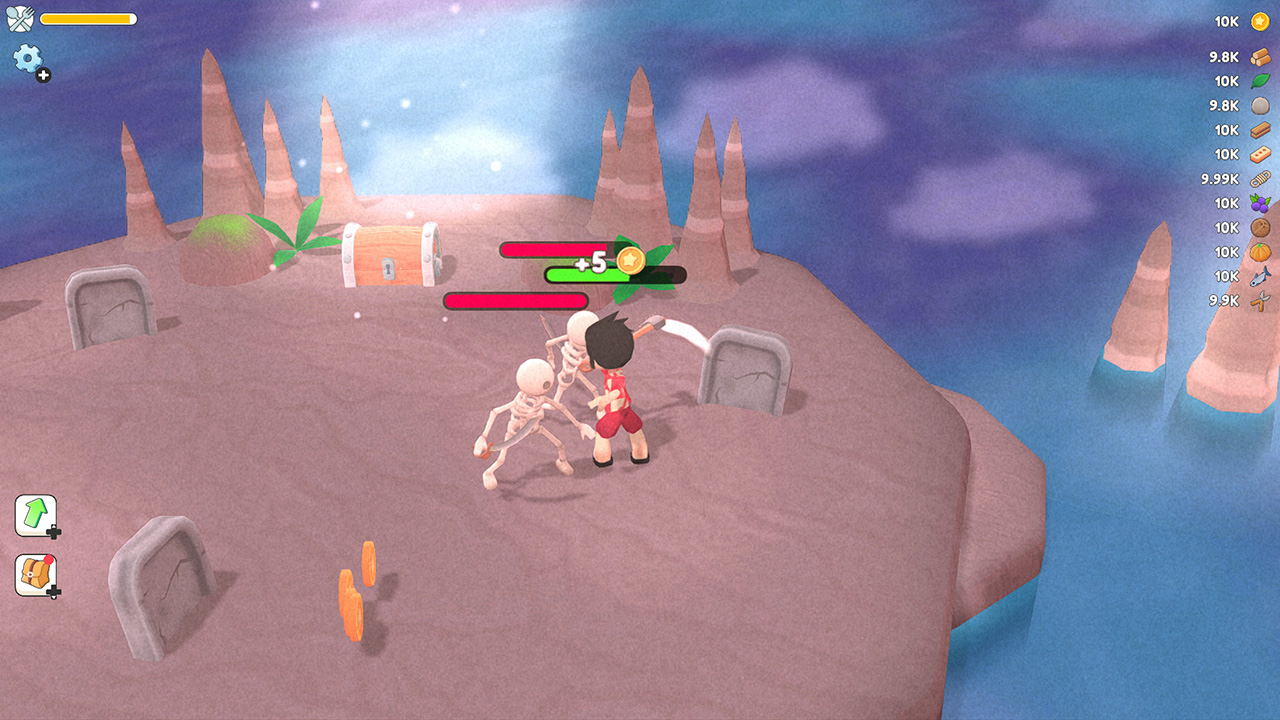Click the leaf resource showing 10K
1280x720 pixels.
[1258, 81]
